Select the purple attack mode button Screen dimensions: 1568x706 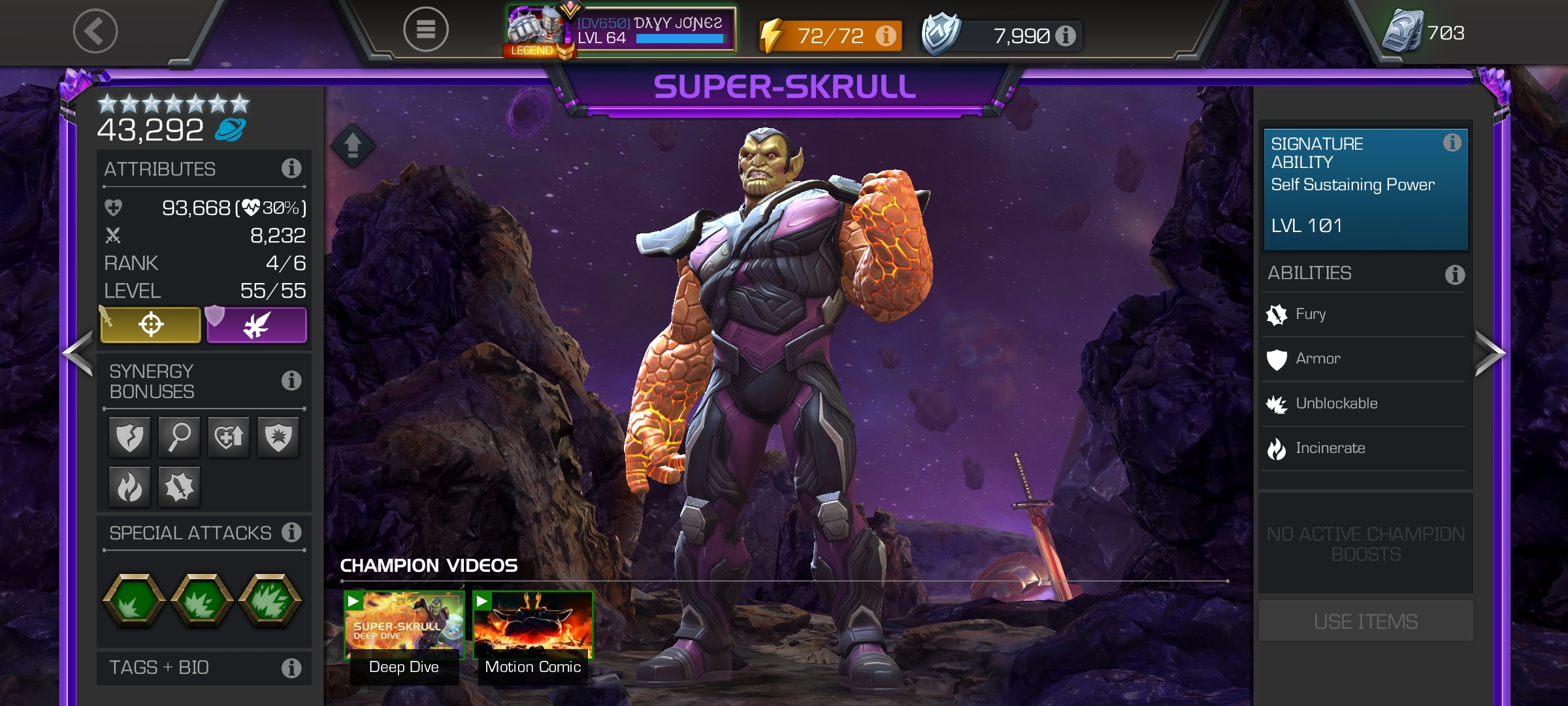pos(257,324)
